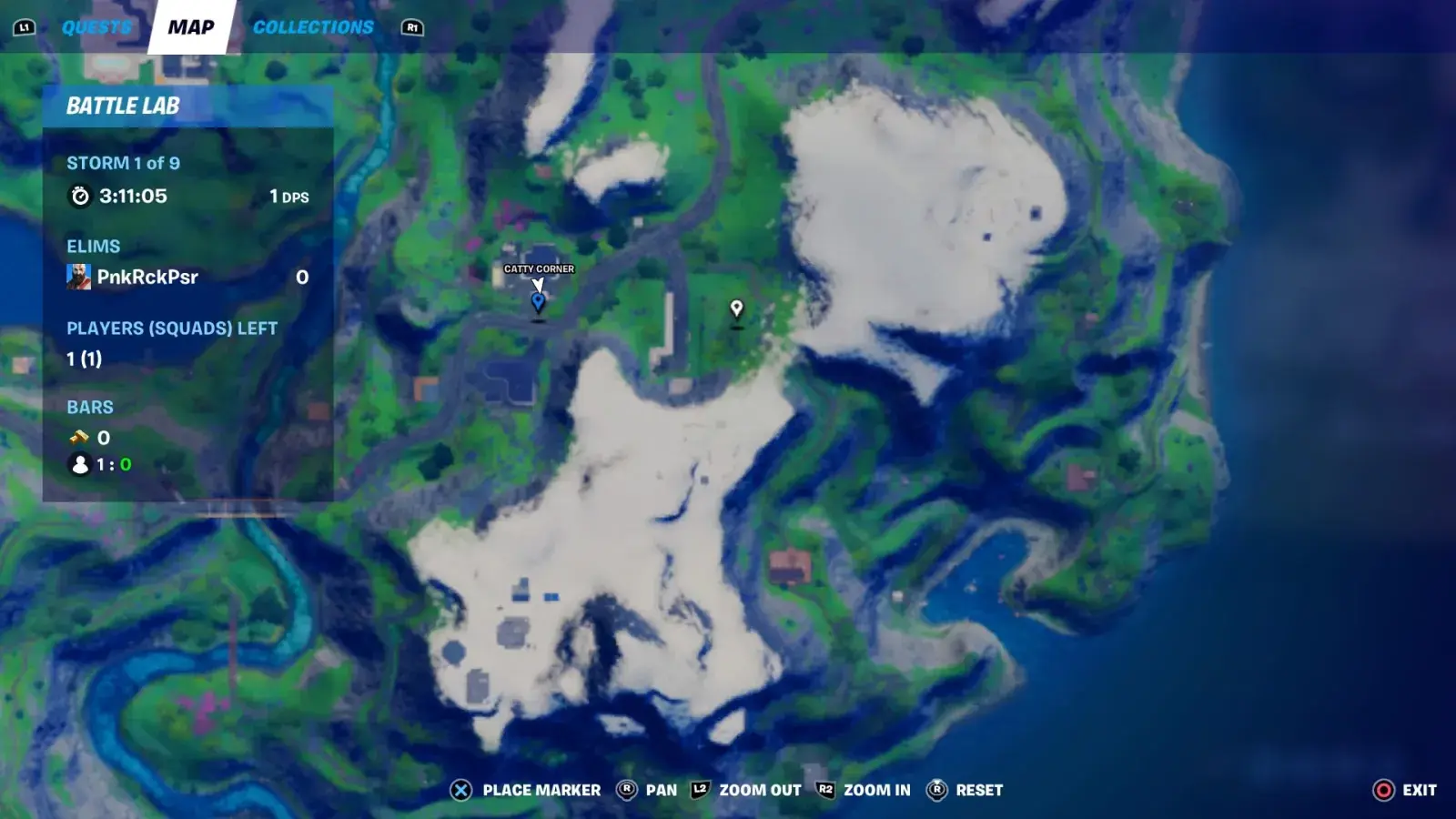Viewport: 1456px width, 819px height.
Task: Select the storm timer stopwatch icon
Action: pos(81,196)
